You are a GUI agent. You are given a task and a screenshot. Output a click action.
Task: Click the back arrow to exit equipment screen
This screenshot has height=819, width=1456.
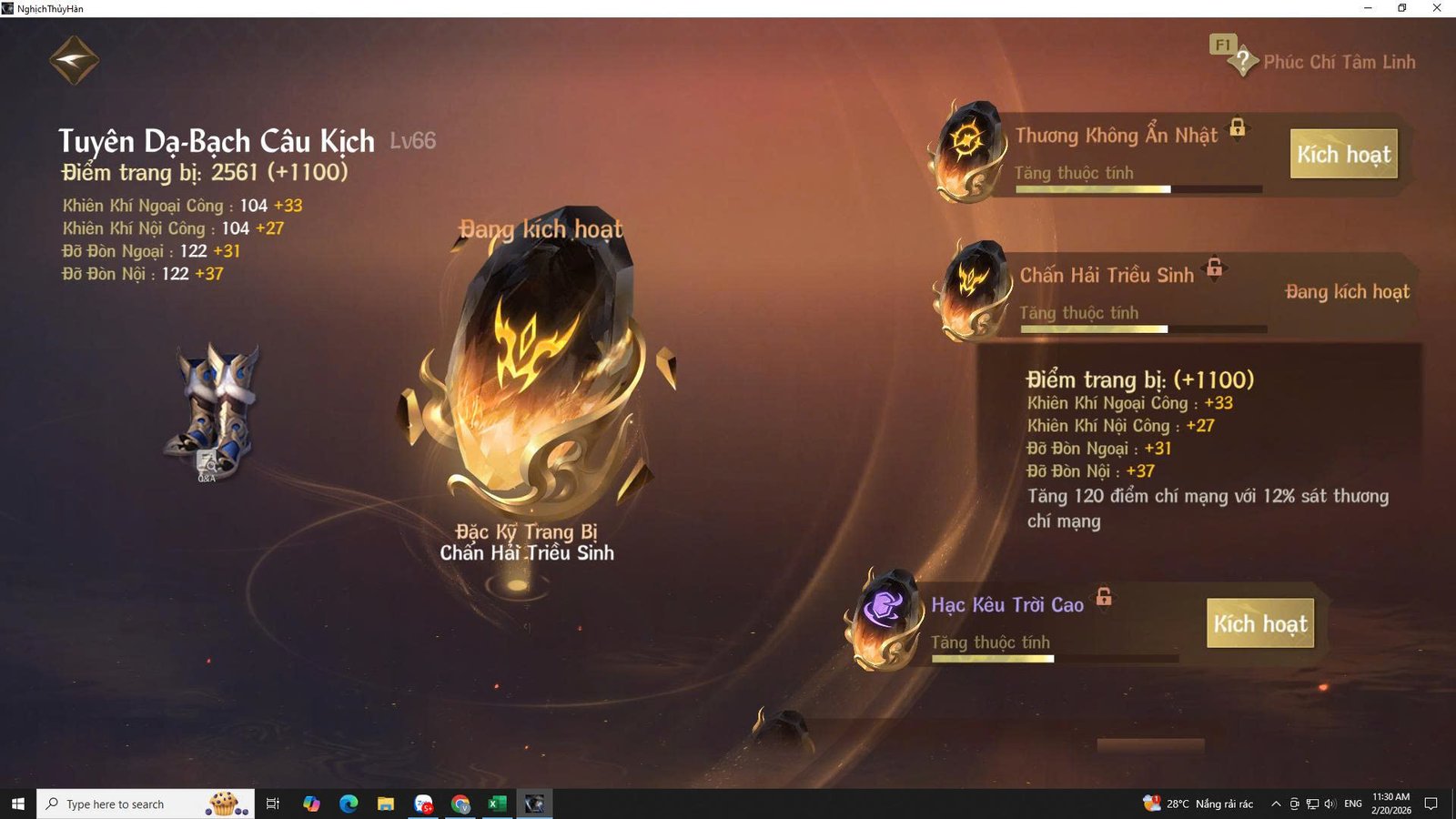73,58
